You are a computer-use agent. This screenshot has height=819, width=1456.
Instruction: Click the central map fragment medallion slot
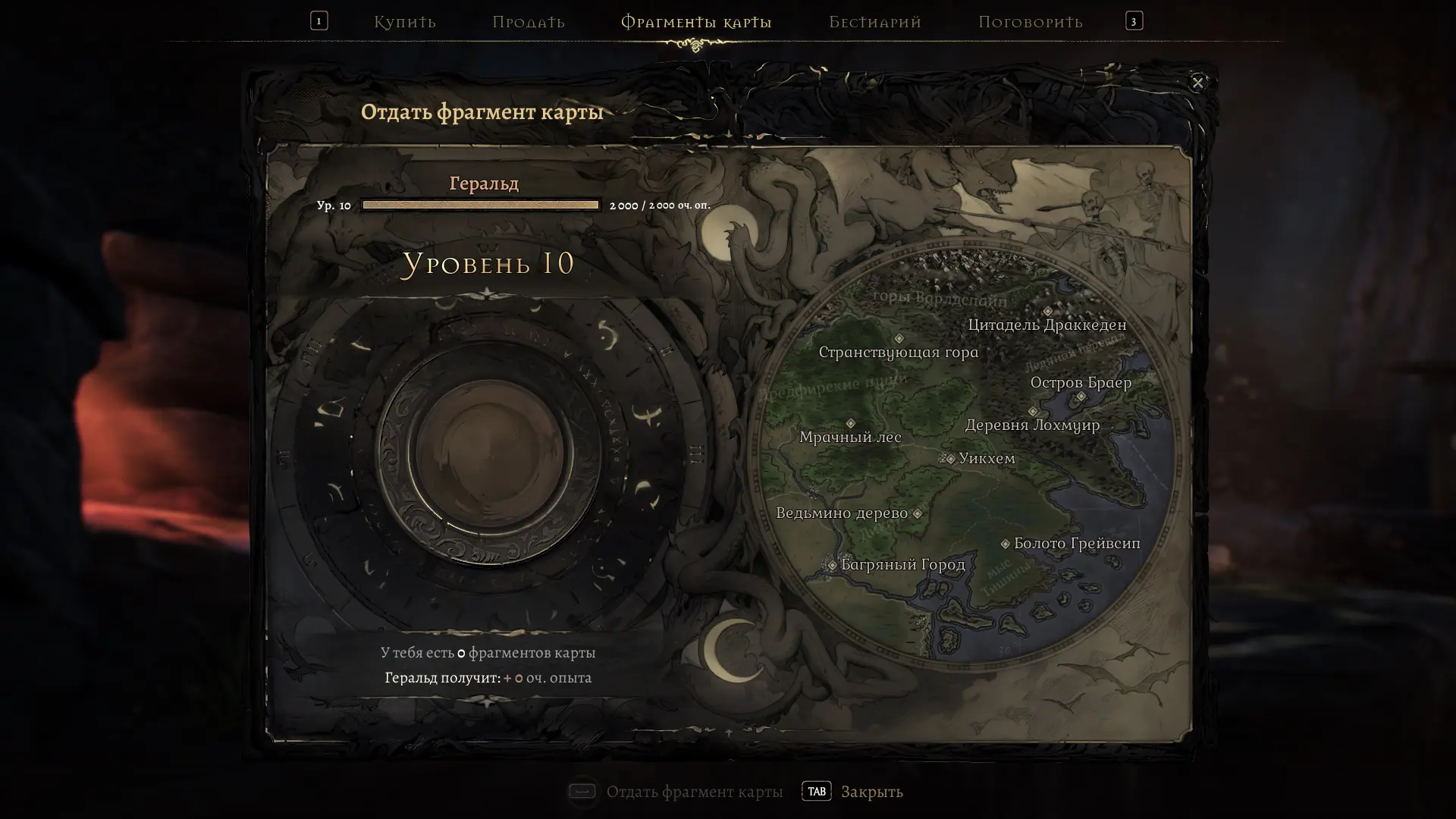click(488, 455)
